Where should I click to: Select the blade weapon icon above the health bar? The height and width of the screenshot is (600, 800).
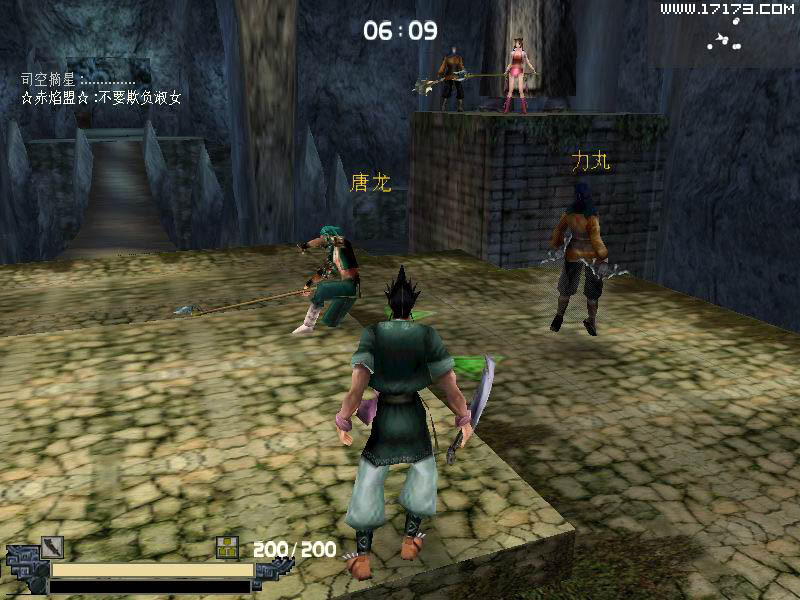52,547
